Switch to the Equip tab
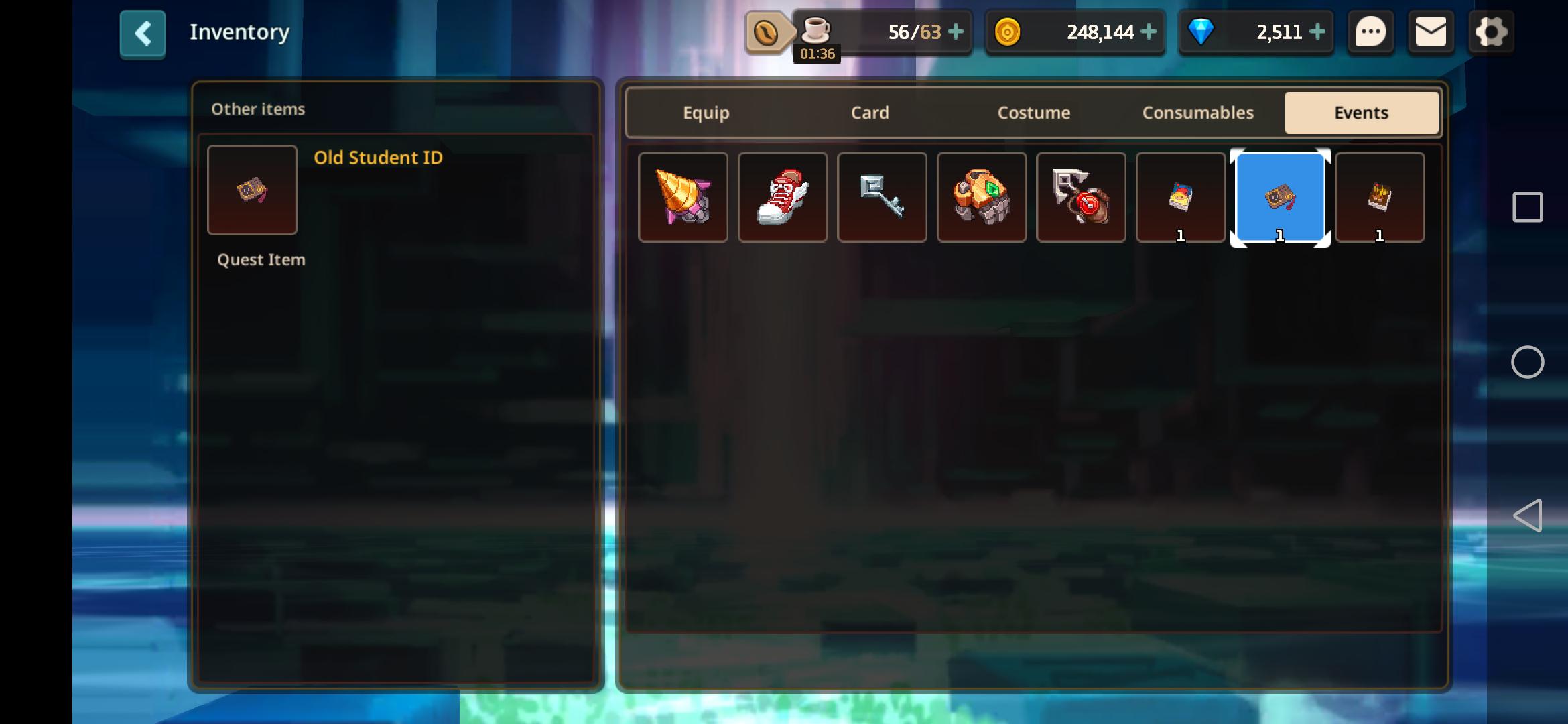This screenshot has height=724, width=1568. click(x=706, y=113)
